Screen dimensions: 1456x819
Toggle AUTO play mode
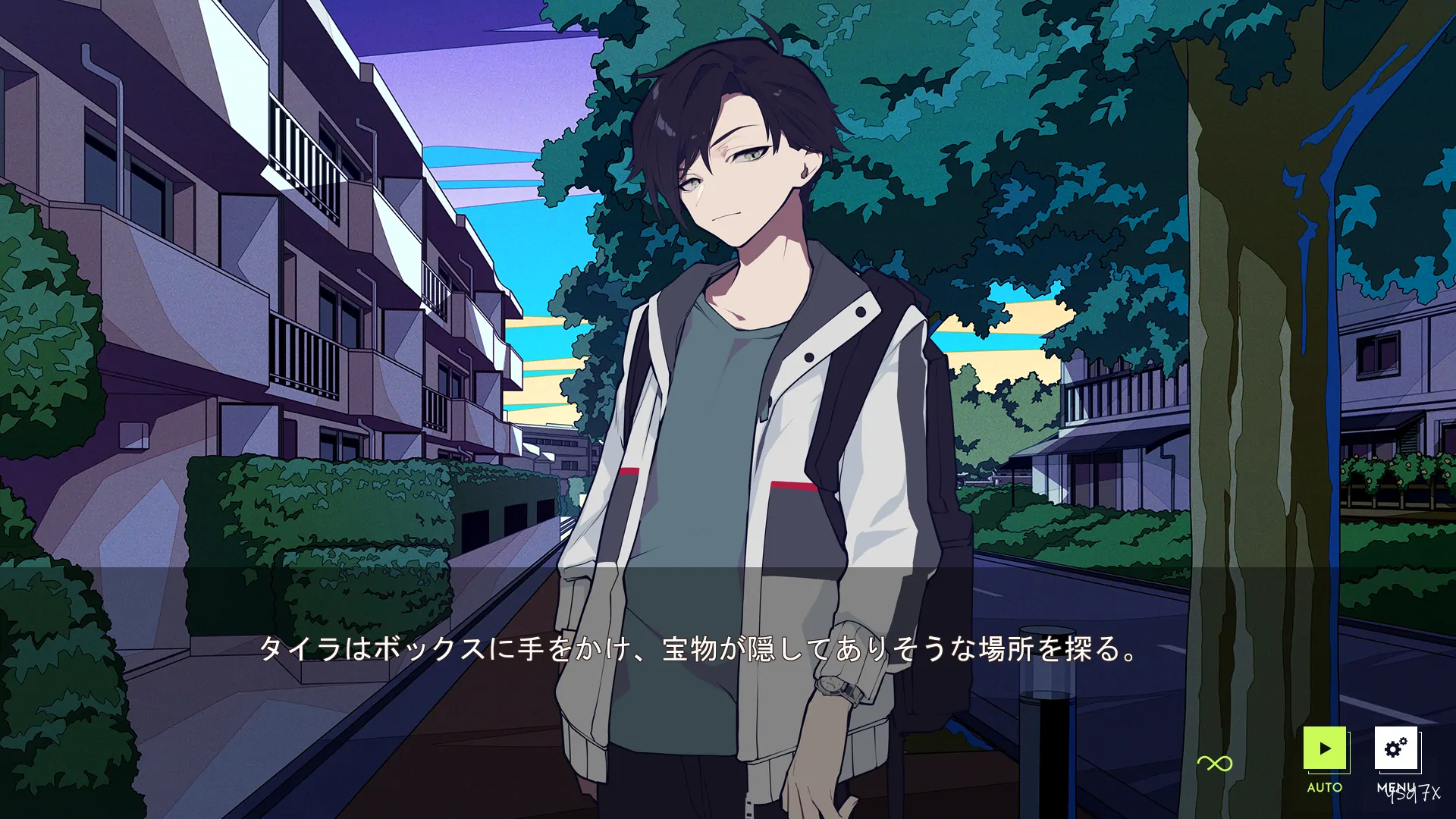tap(1325, 749)
